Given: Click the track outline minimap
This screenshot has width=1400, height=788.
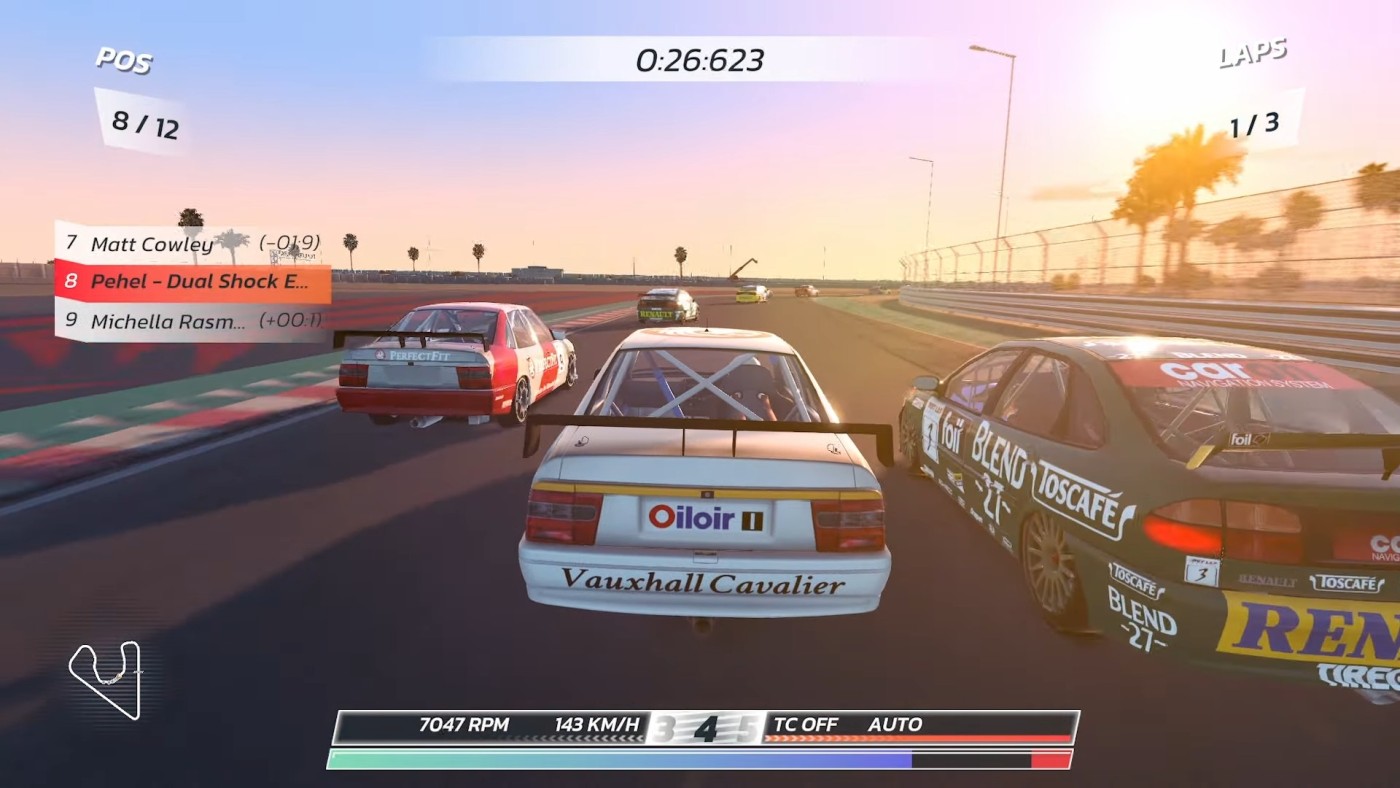Looking at the screenshot, I should pyautogui.click(x=105, y=679).
